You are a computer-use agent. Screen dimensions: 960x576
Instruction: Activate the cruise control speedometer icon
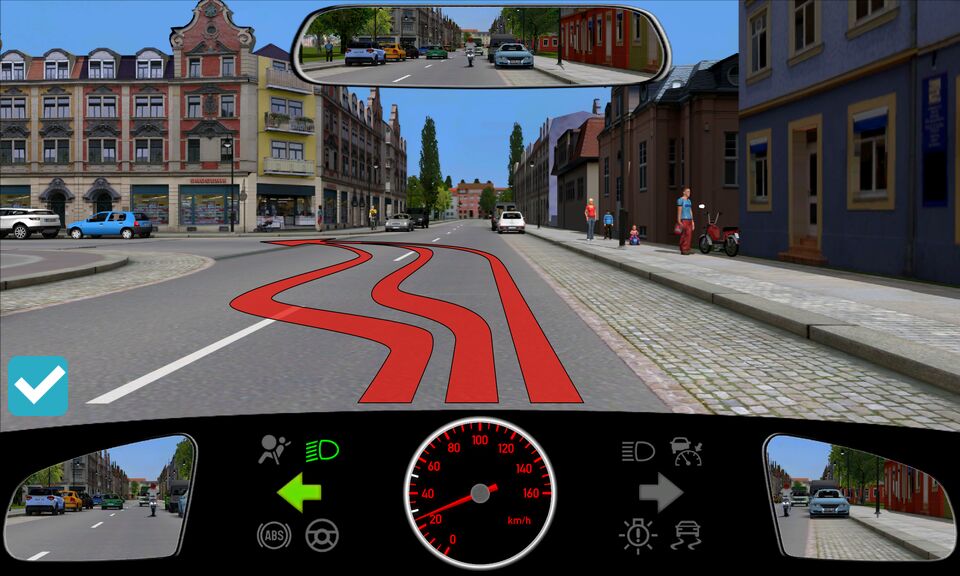[x=687, y=451]
